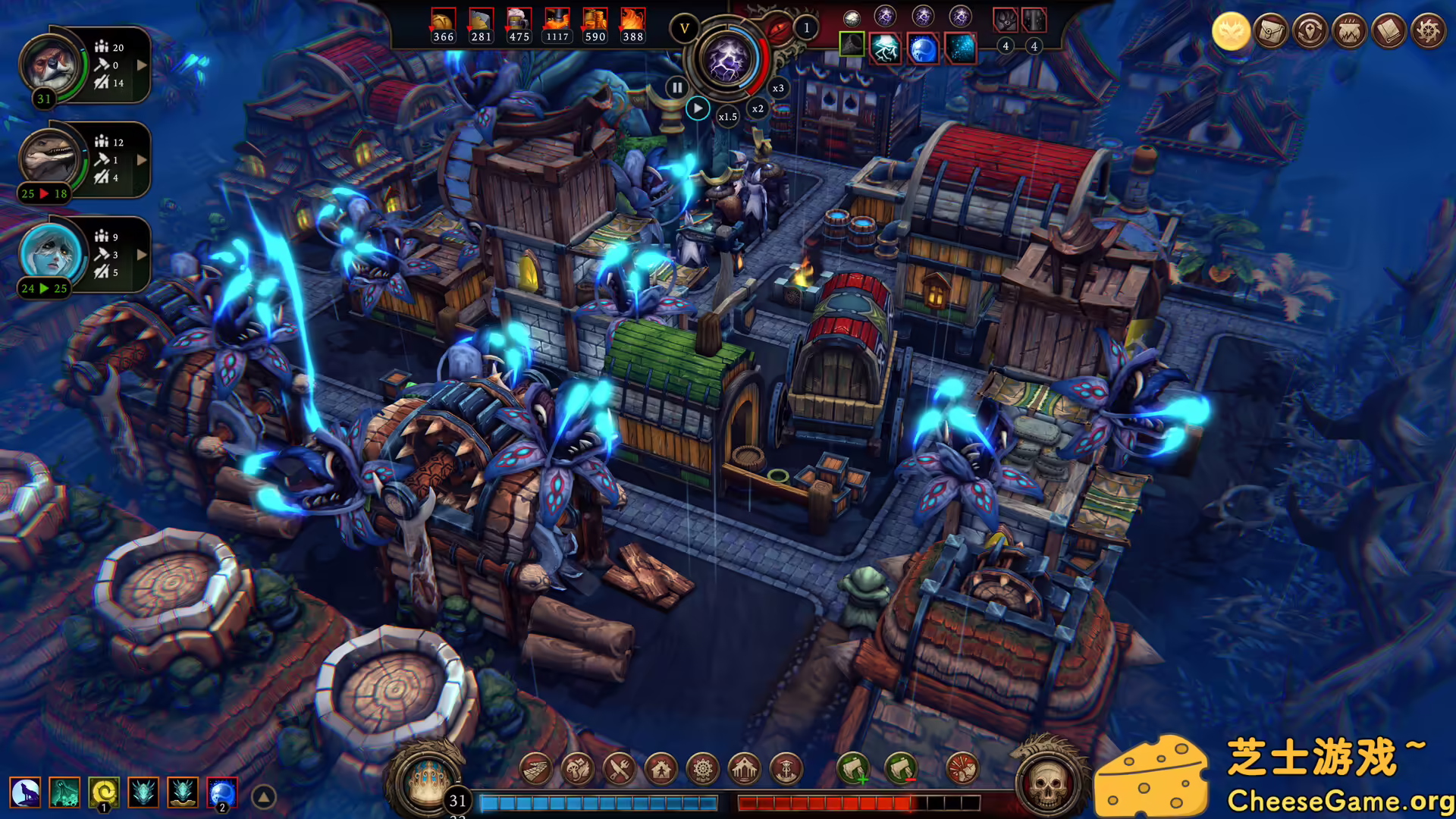Select the howling wolf effect icon
The image size is (1456, 819).
pos(25,793)
